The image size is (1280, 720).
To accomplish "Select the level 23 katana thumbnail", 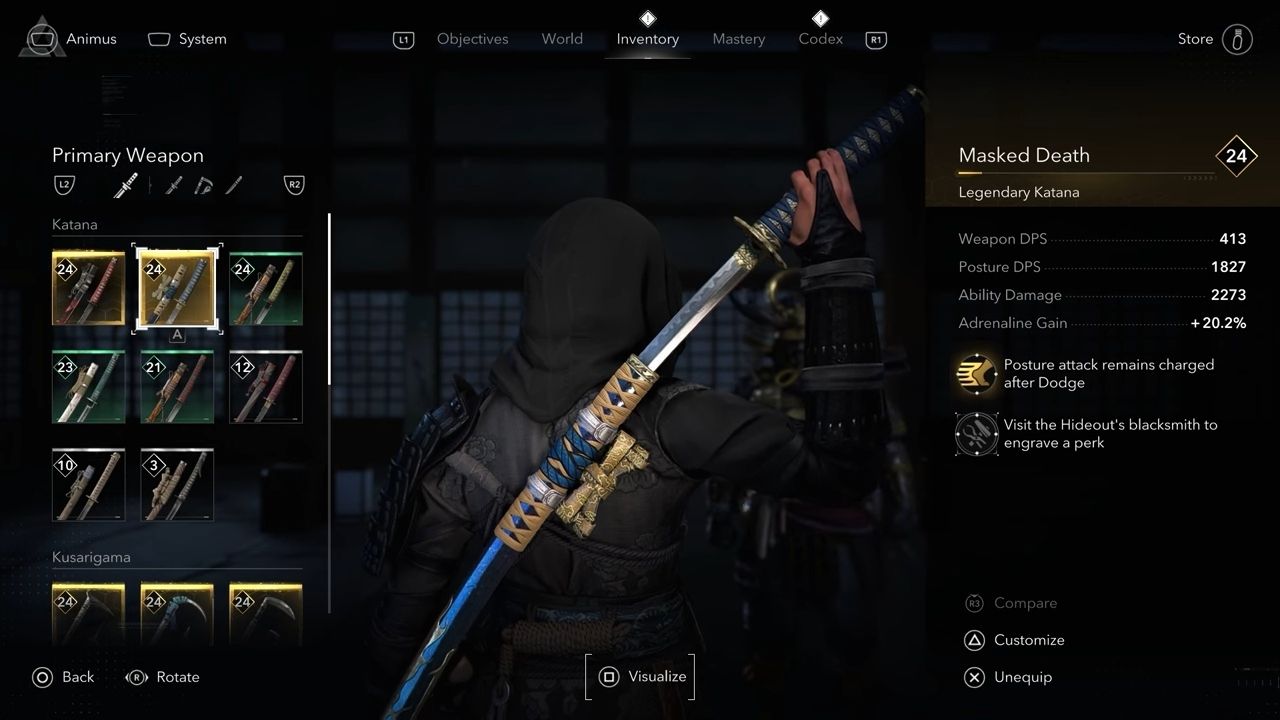I will pyautogui.click(x=88, y=386).
